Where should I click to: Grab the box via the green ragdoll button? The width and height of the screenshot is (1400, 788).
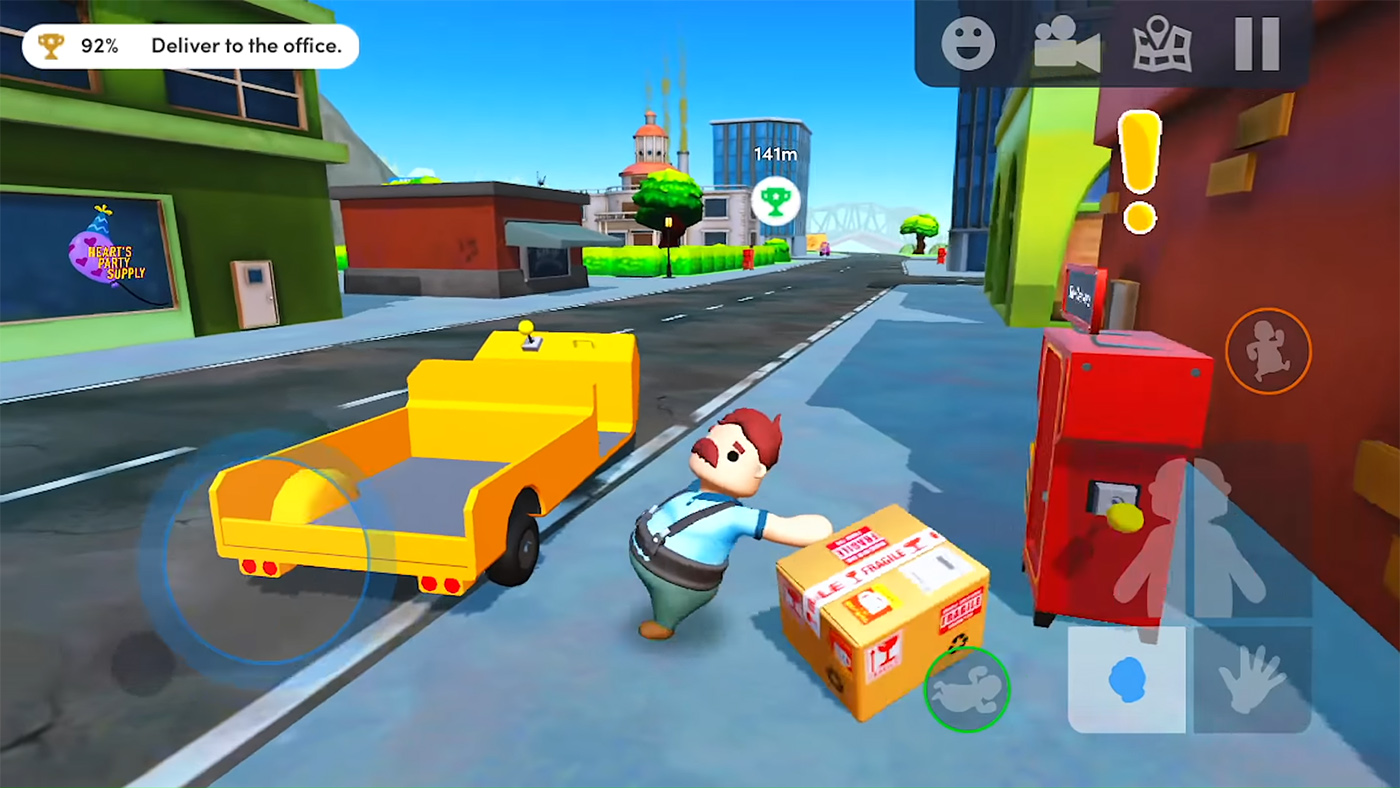[968, 689]
